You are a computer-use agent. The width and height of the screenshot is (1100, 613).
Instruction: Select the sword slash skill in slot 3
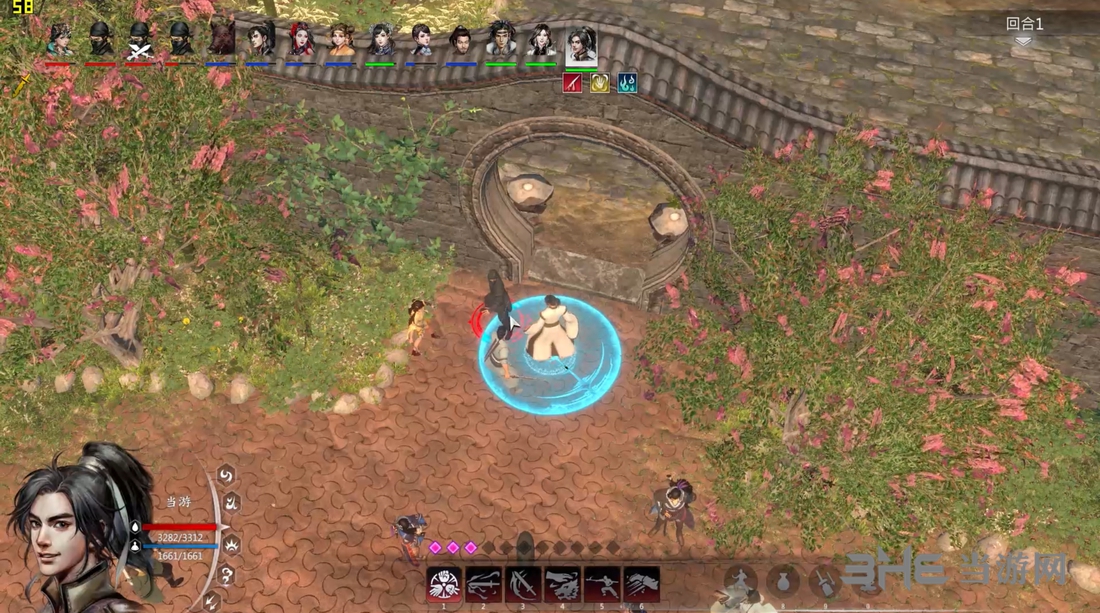[523, 584]
